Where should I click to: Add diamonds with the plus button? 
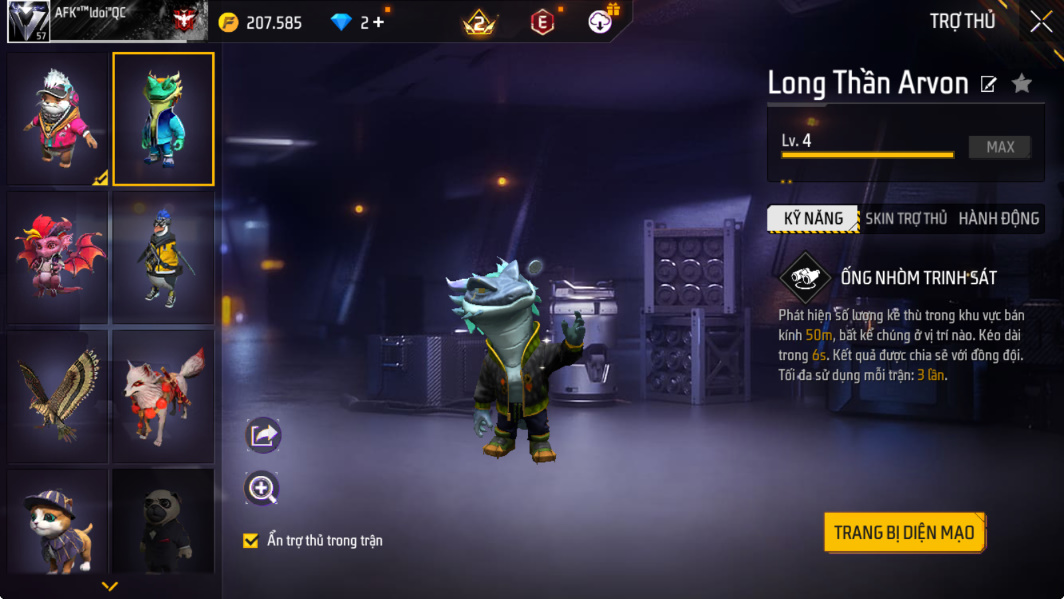point(378,22)
